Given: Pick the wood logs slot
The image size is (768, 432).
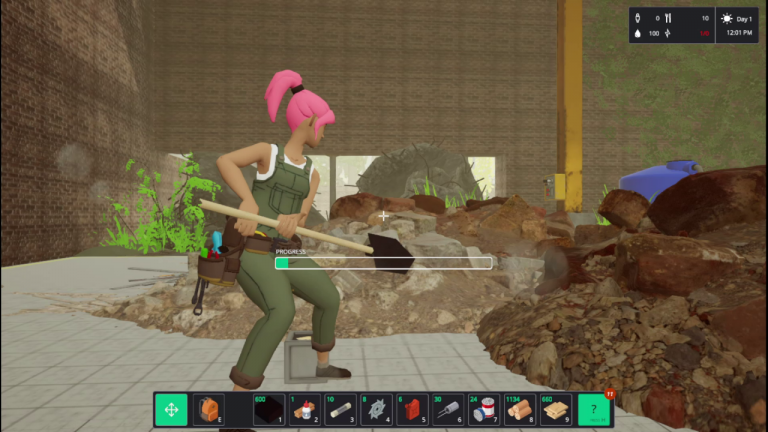Looking at the screenshot, I should click(x=520, y=410).
